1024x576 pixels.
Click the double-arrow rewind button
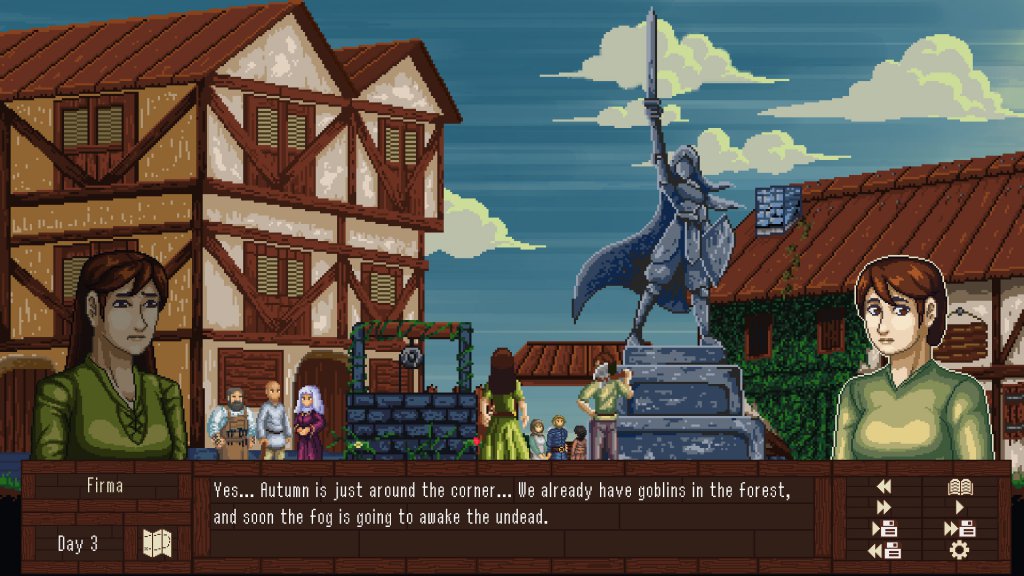pos(883,487)
